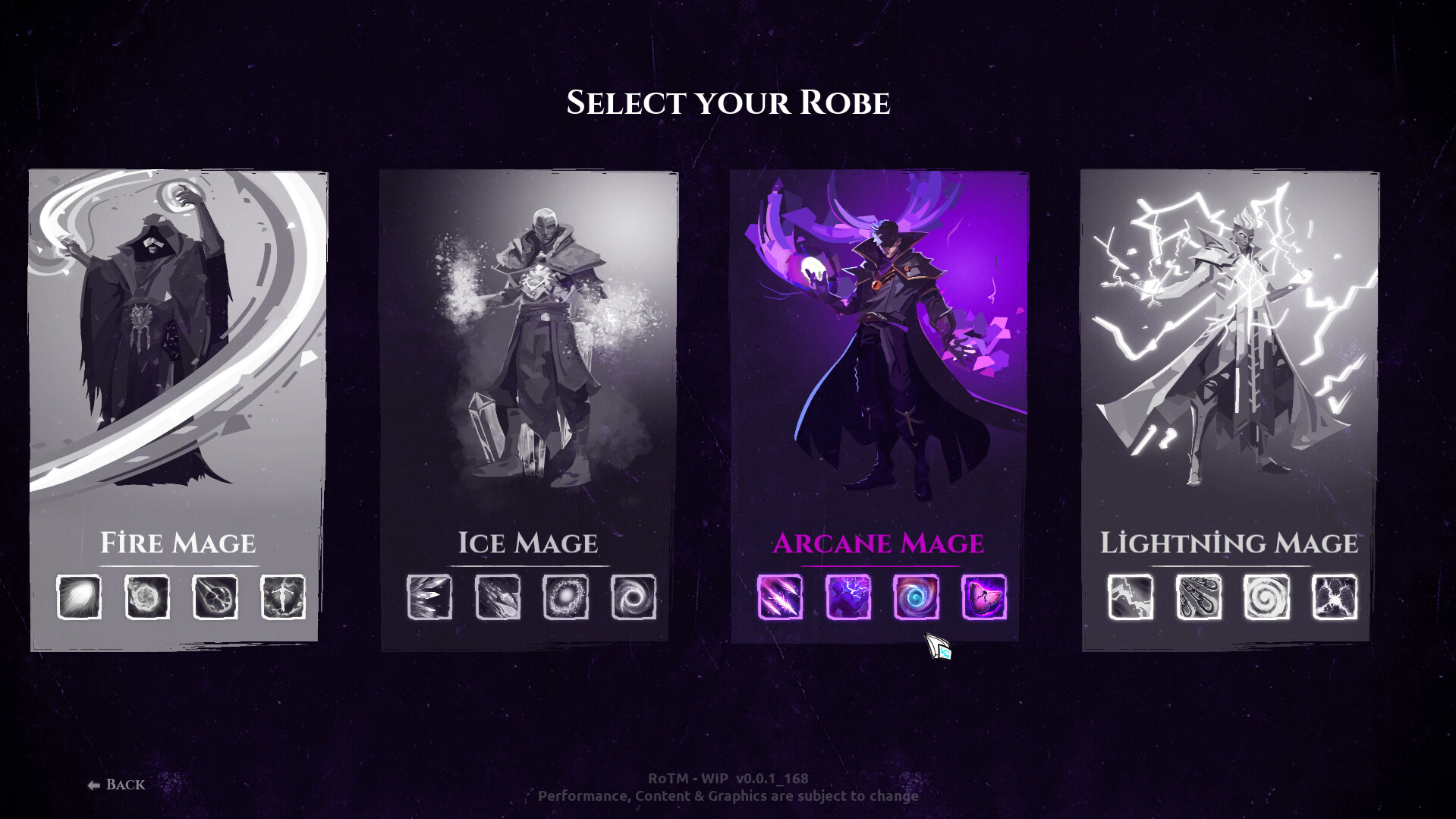Open the Arcane Mage's arcane portal spell icon
Screen dimensions: 1456x819
click(x=916, y=596)
